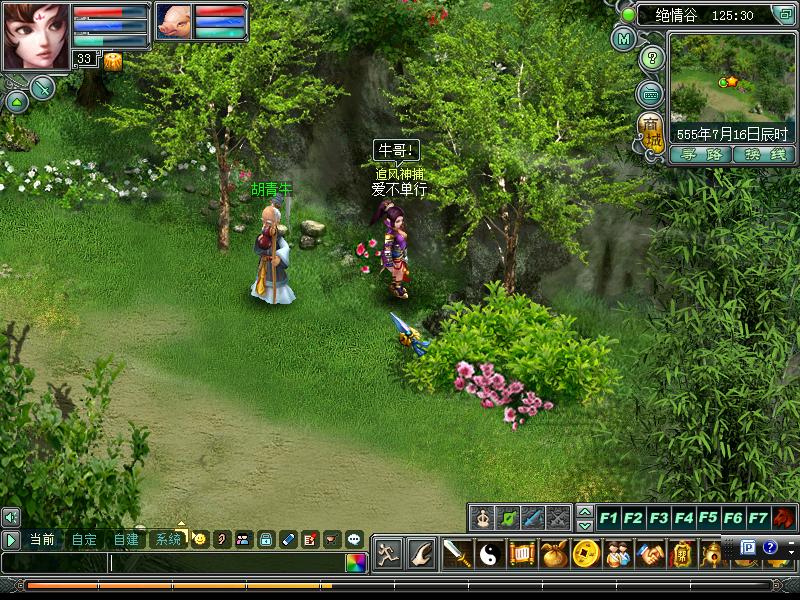Click the minimap view
Screen dimensions: 800x600
[731, 76]
